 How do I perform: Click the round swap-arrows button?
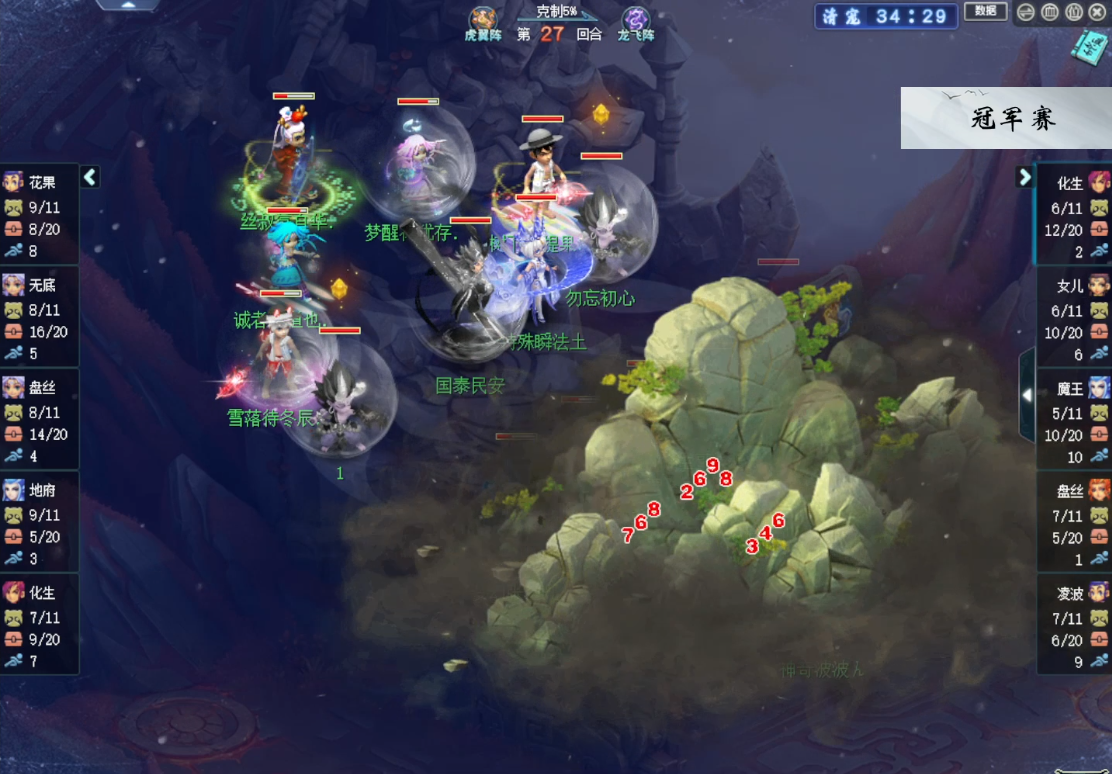tap(1026, 13)
